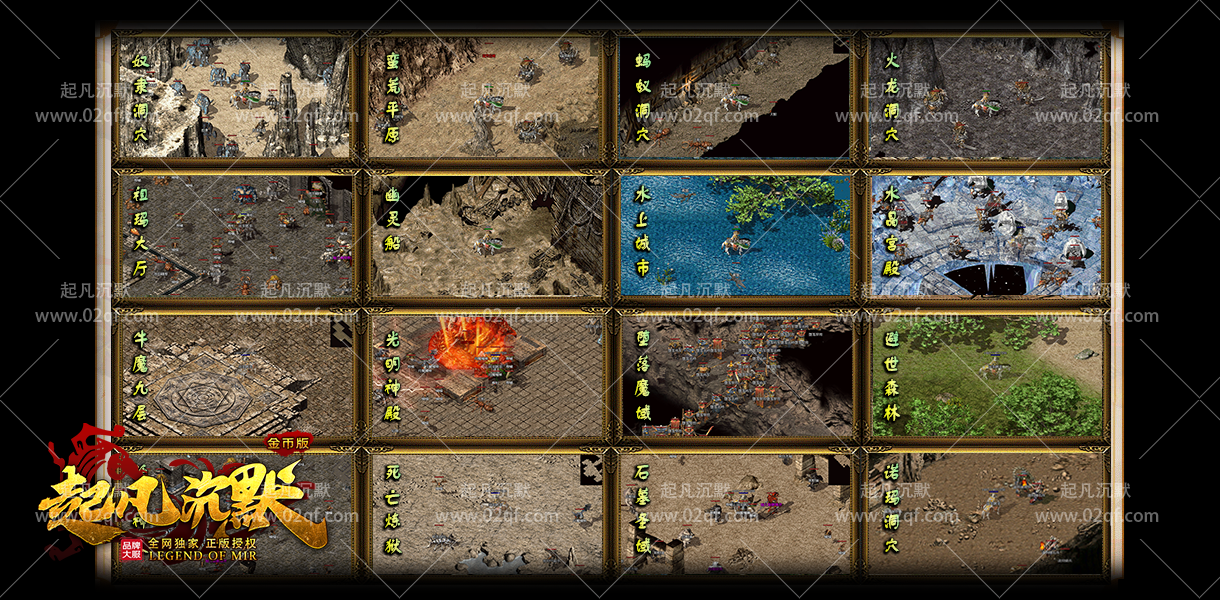Choose the 蚂蚁洞穴 map thumbnail
The height and width of the screenshot is (600, 1220).
tap(735, 97)
